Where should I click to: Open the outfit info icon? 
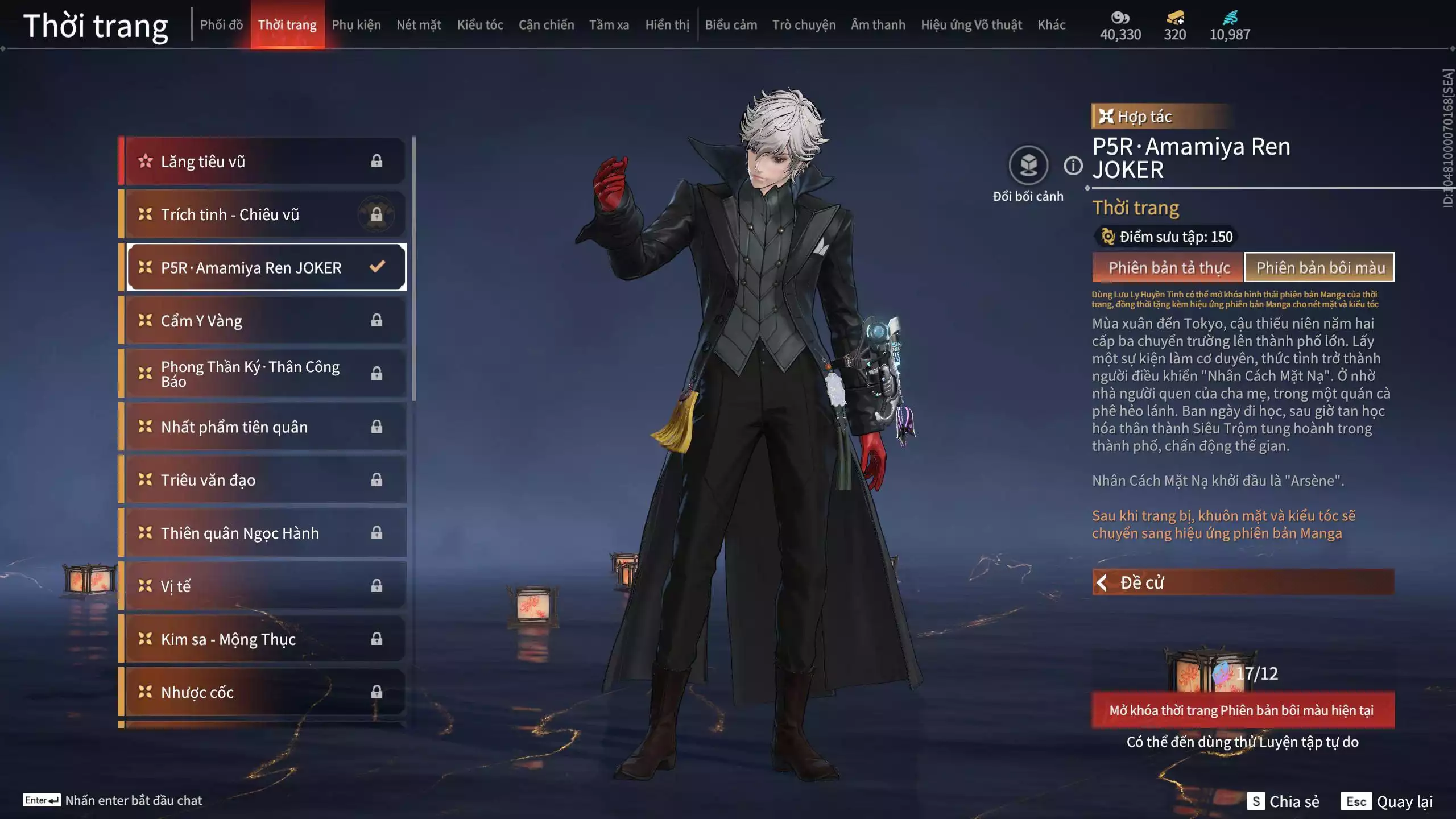click(x=1073, y=166)
